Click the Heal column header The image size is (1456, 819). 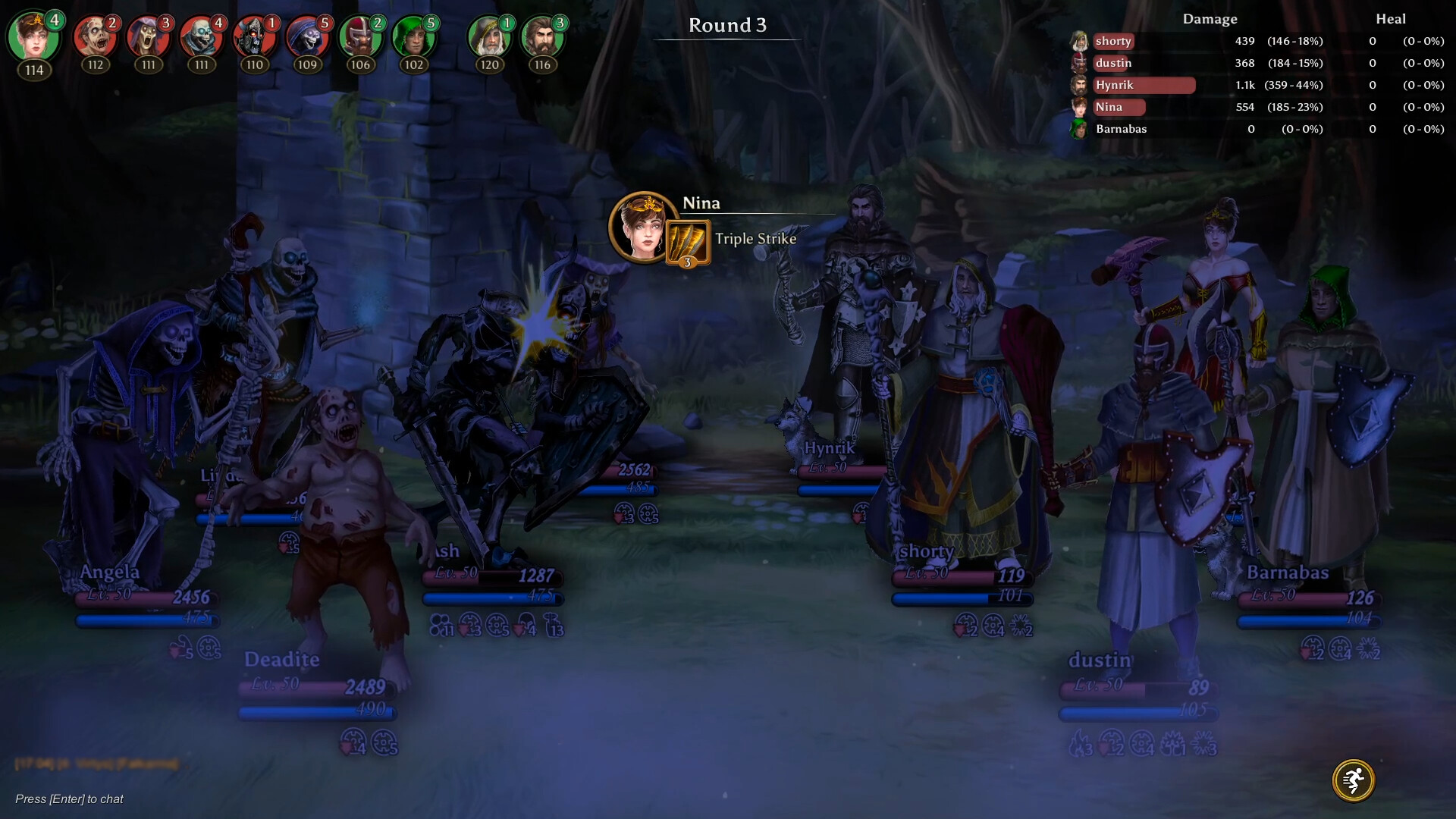pos(1392,19)
